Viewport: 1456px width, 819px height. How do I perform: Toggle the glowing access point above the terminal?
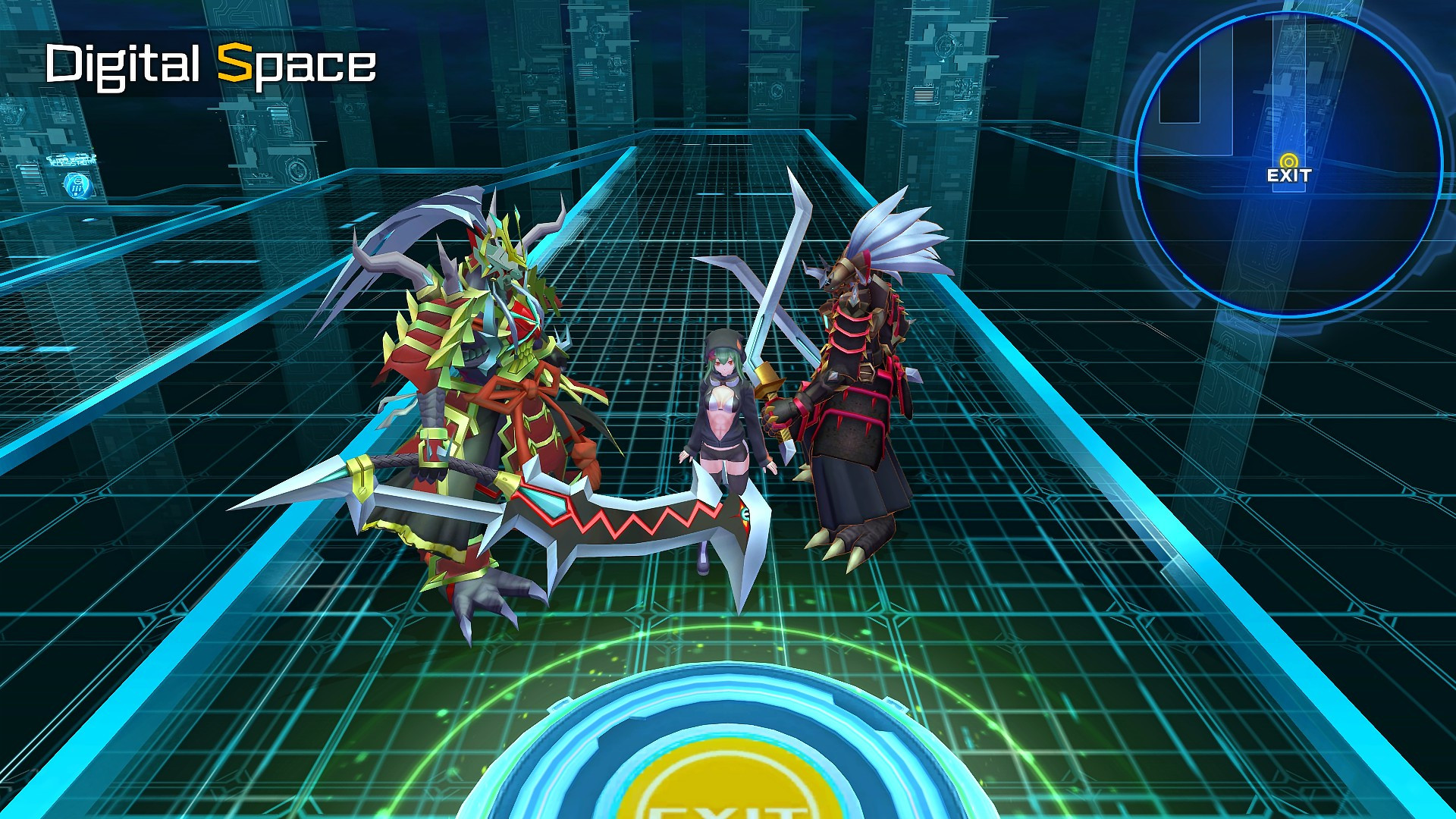tap(78, 186)
